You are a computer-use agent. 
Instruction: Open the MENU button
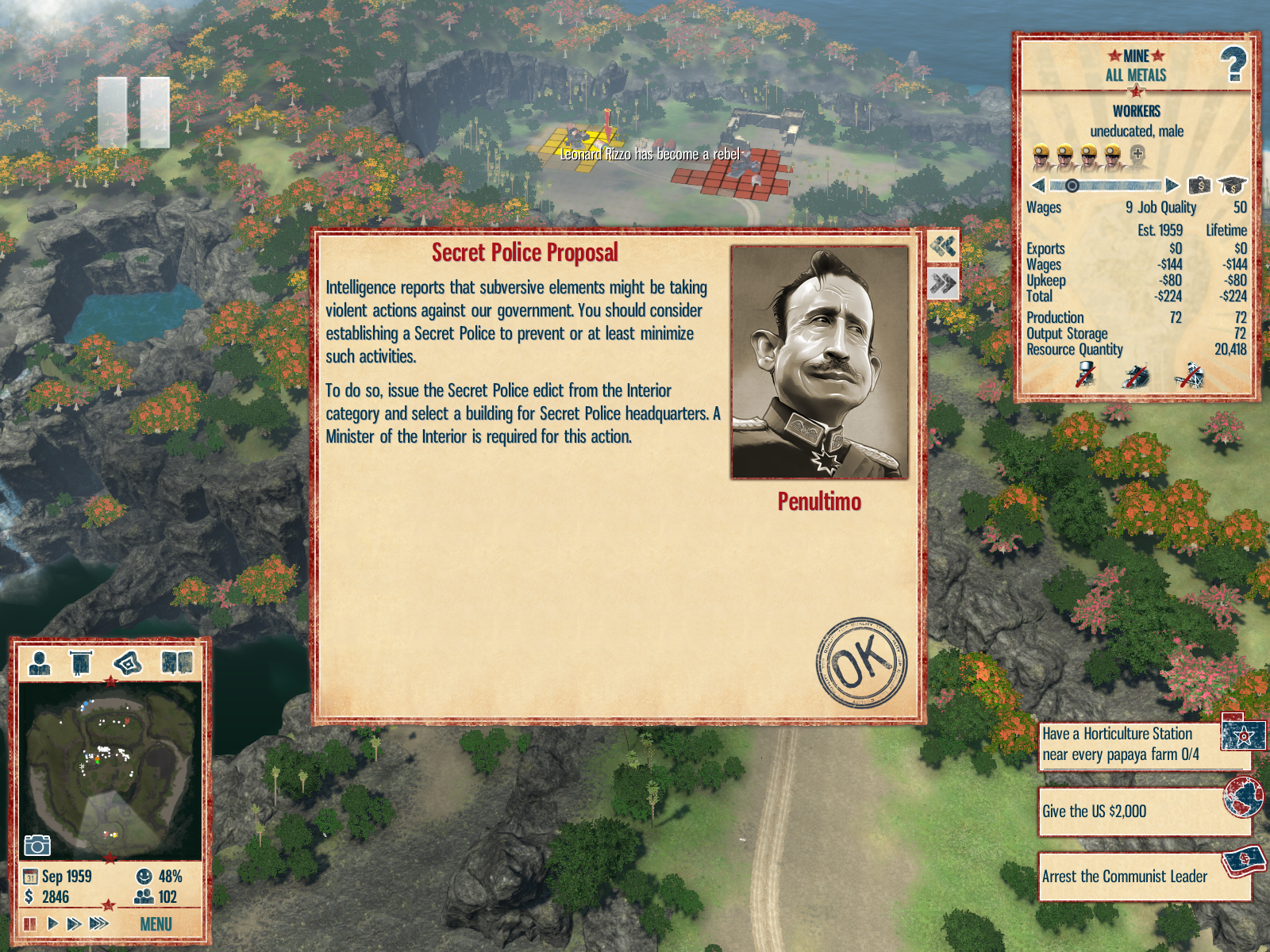(156, 924)
